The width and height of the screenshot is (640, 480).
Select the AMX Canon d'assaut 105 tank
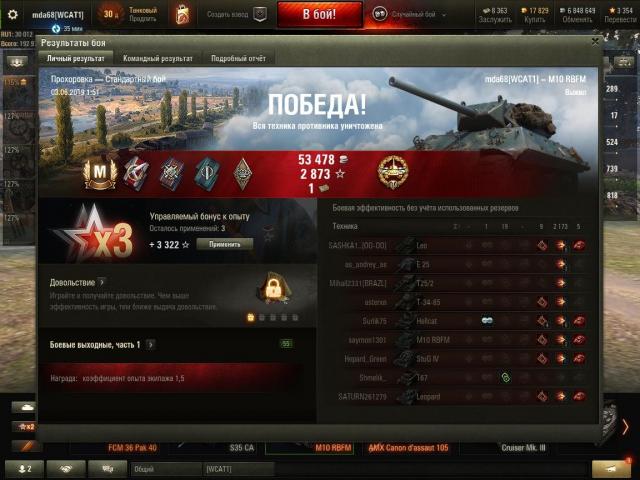(408, 447)
